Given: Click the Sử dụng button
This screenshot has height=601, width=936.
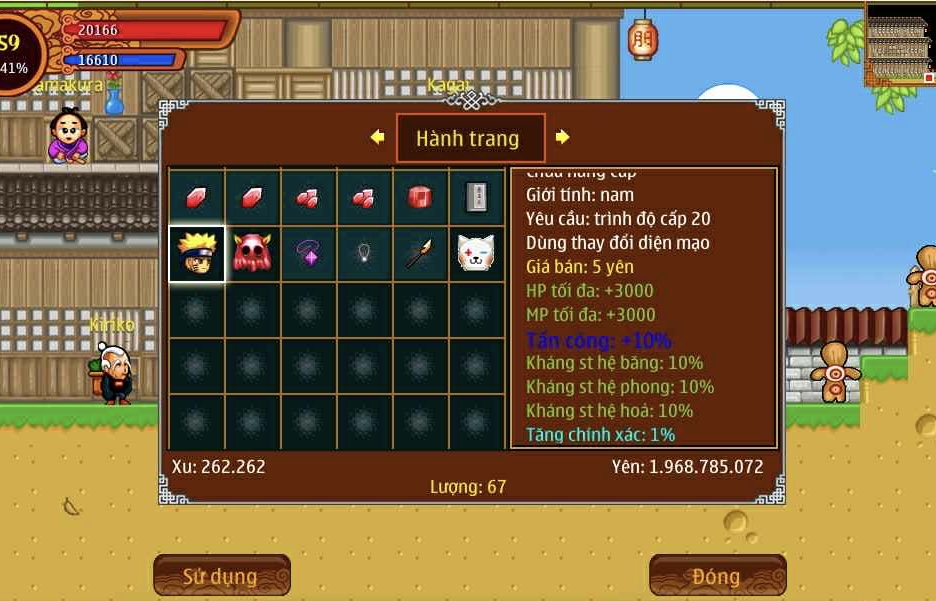Looking at the screenshot, I should point(221,576).
